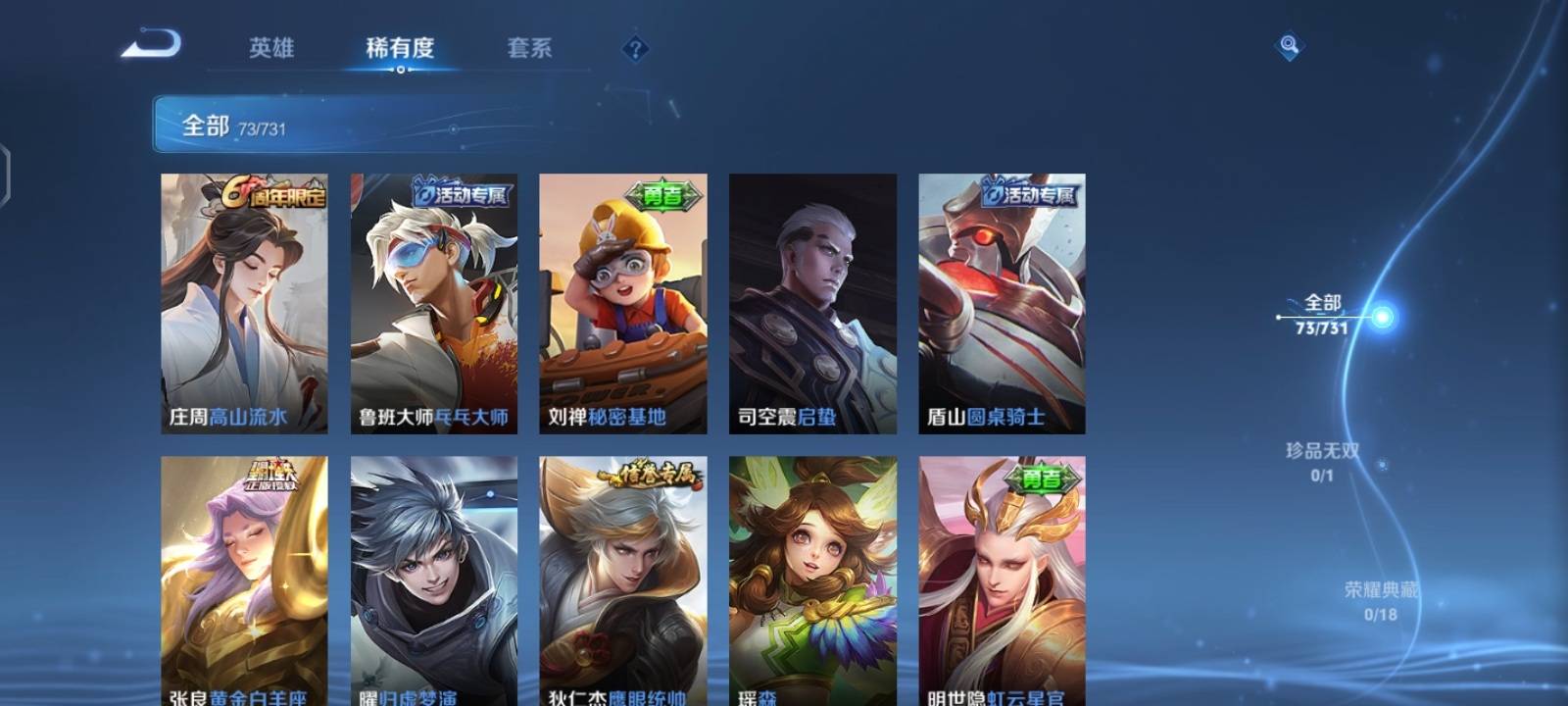Open the 张良 黄金白羊座 skin card
Image resolution: width=1568 pixels, height=706 pixels.
click(x=243, y=579)
